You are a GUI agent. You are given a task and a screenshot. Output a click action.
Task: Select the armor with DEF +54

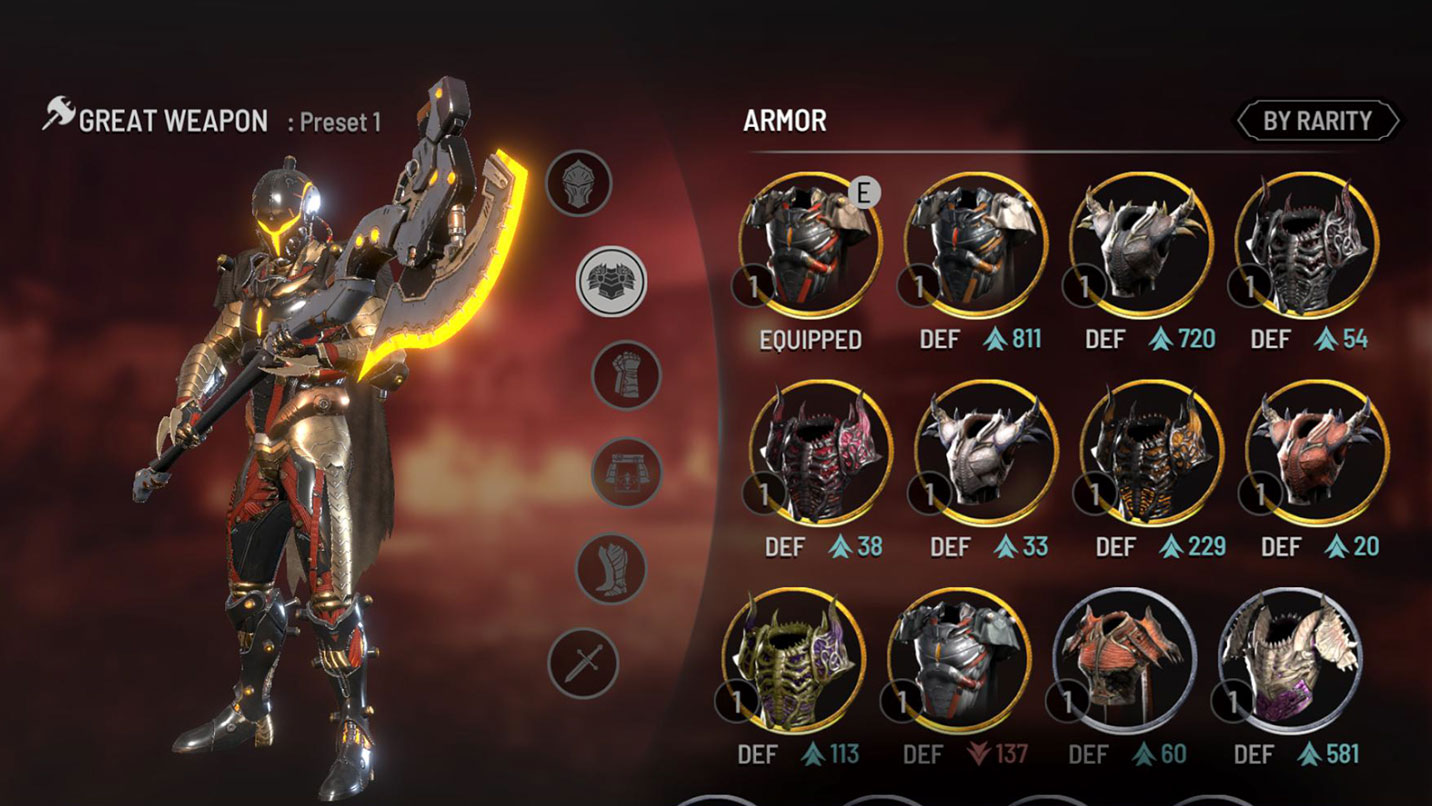[1307, 245]
